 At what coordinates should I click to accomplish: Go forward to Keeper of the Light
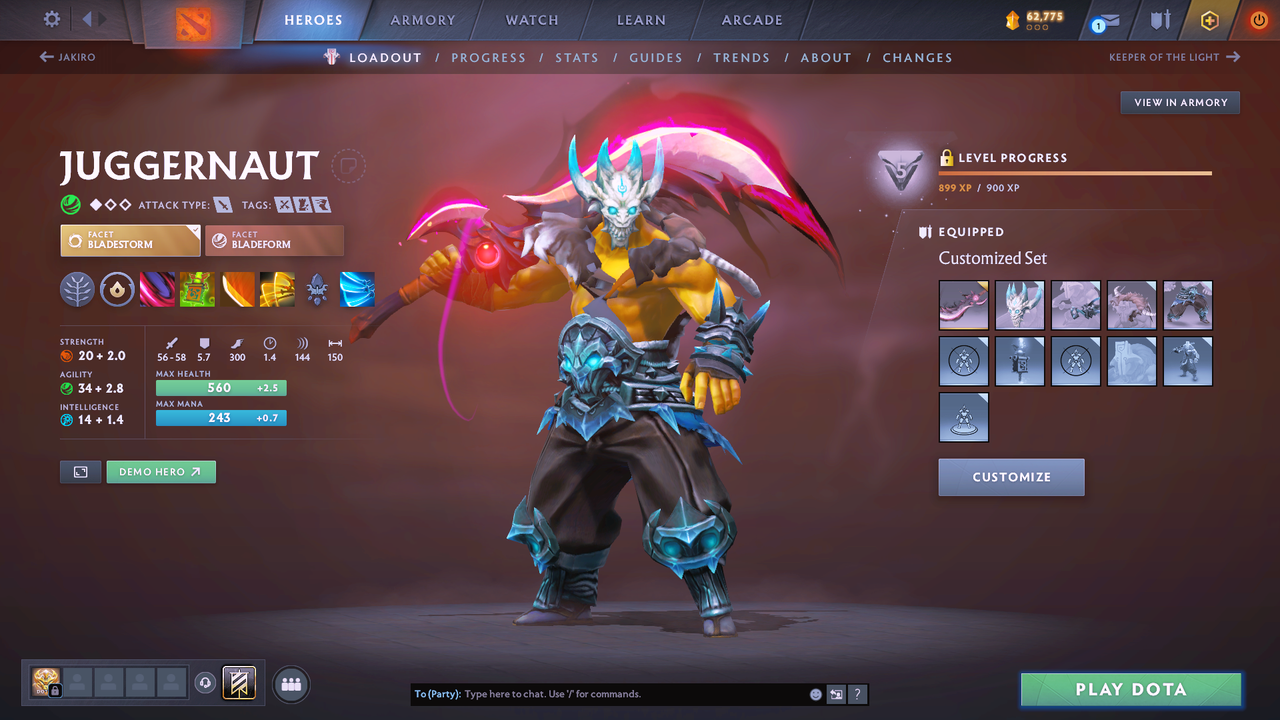click(x=1175, y=57)
